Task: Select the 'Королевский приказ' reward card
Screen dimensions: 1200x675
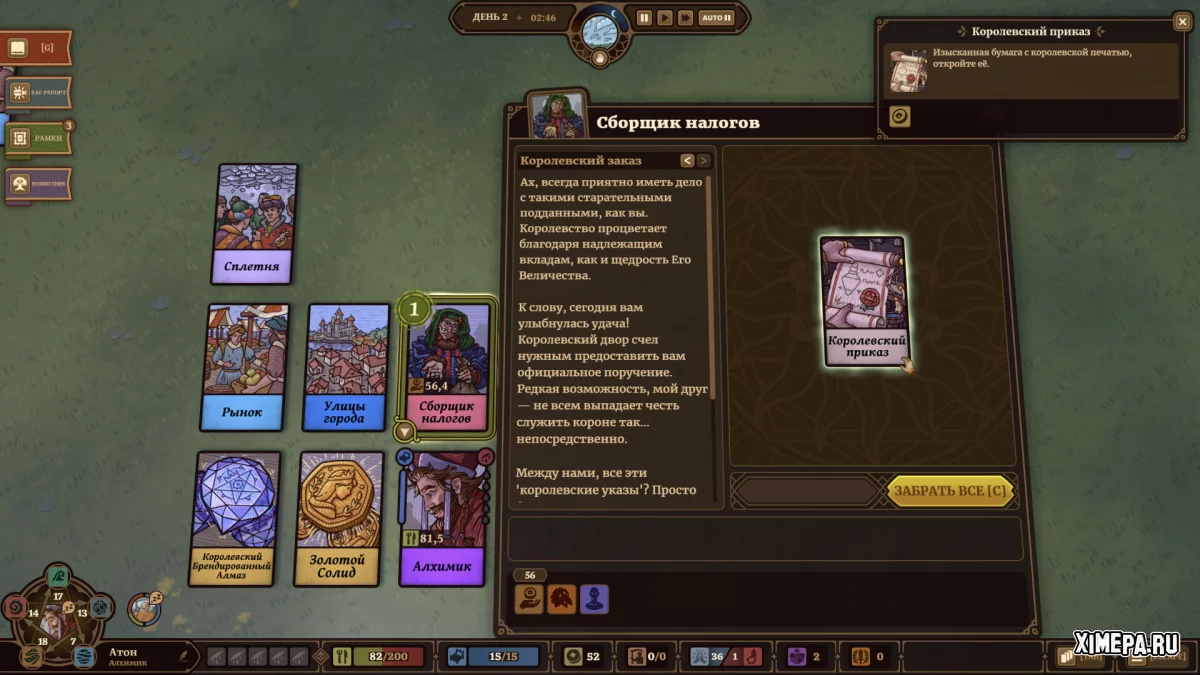Action: 864,301
